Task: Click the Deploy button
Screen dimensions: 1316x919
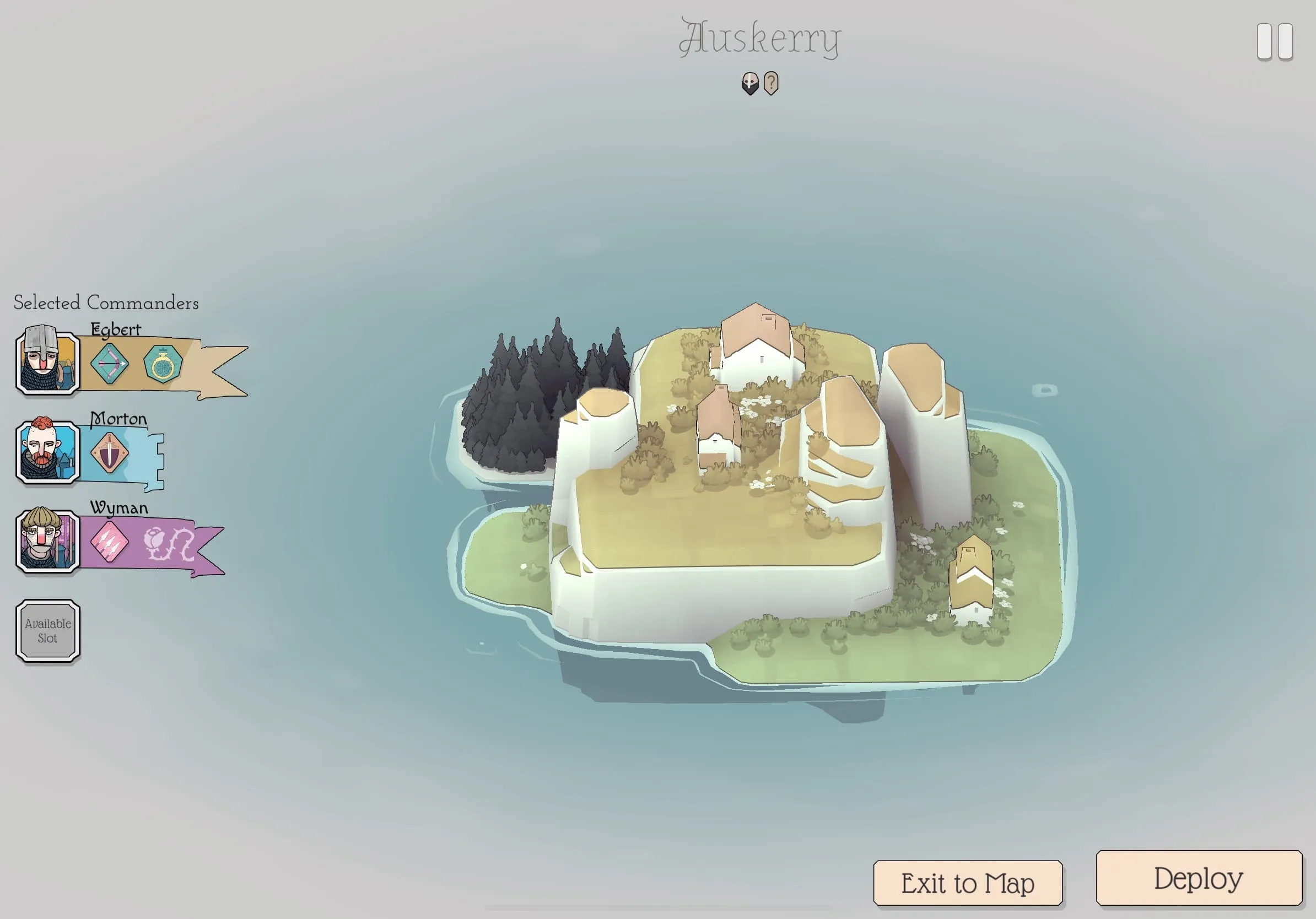Action: coord(1198,877)
